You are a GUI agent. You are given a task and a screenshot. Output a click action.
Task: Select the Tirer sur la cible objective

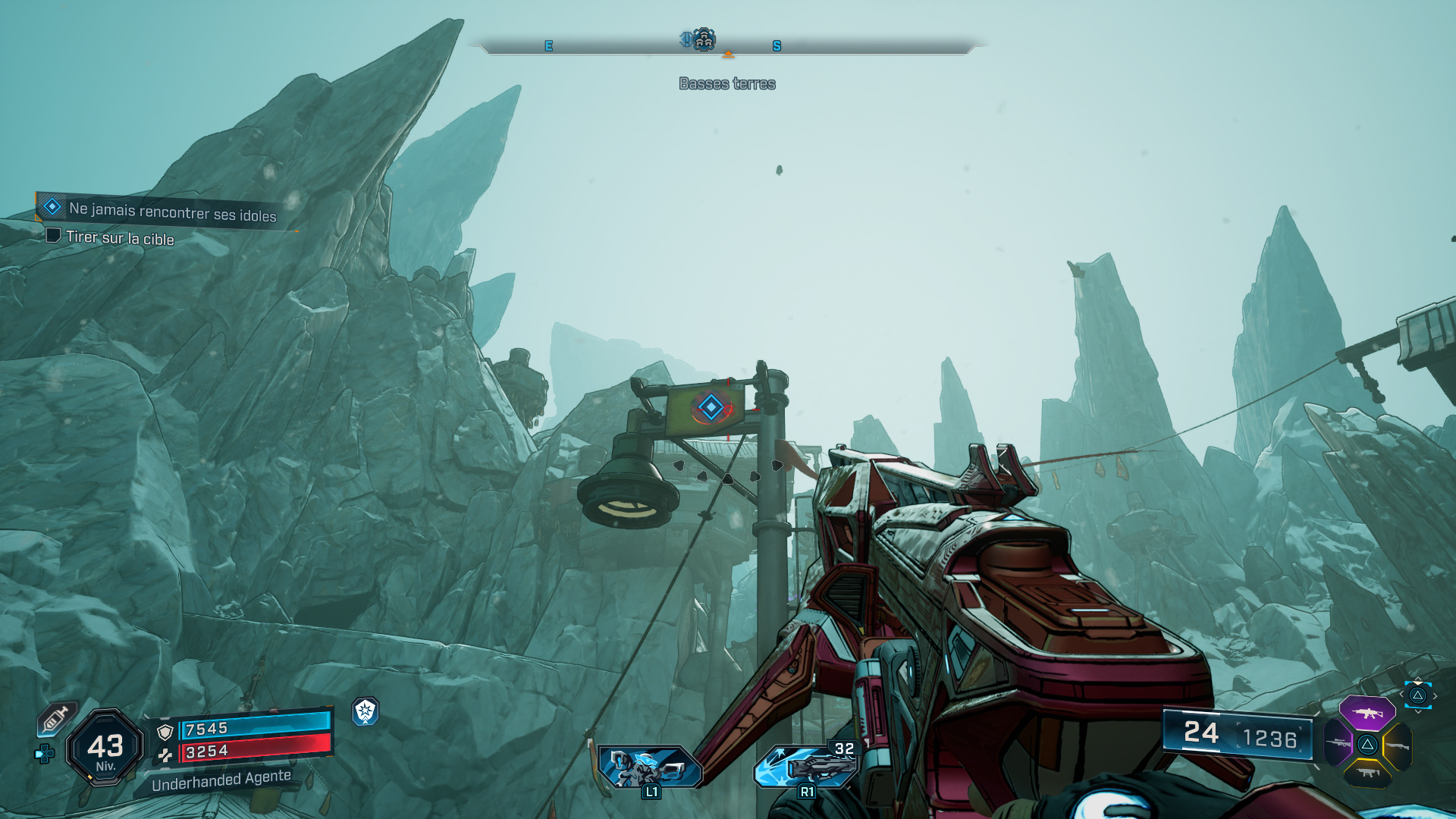pos(120,238)
